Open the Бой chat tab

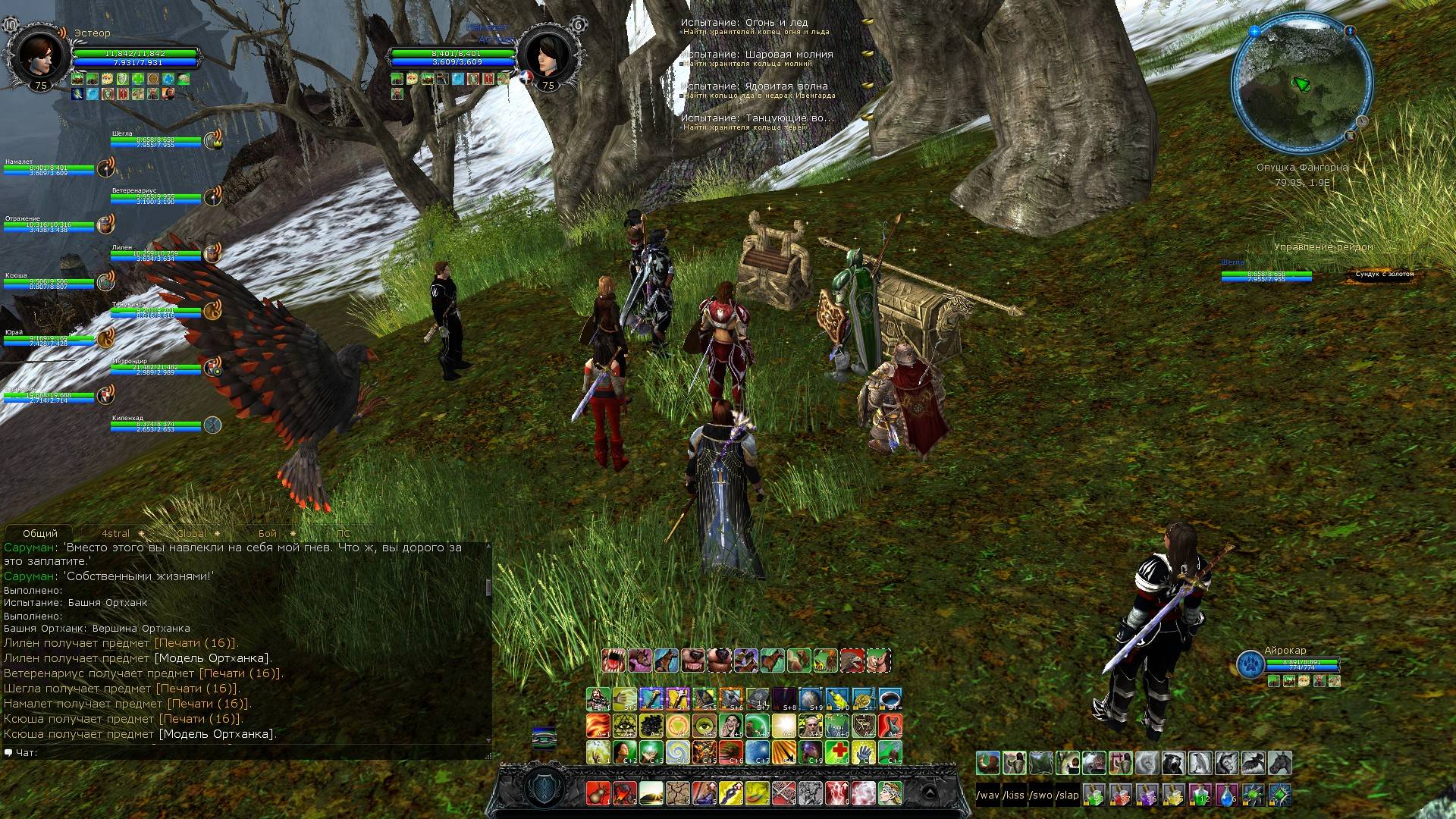point(267,533)
